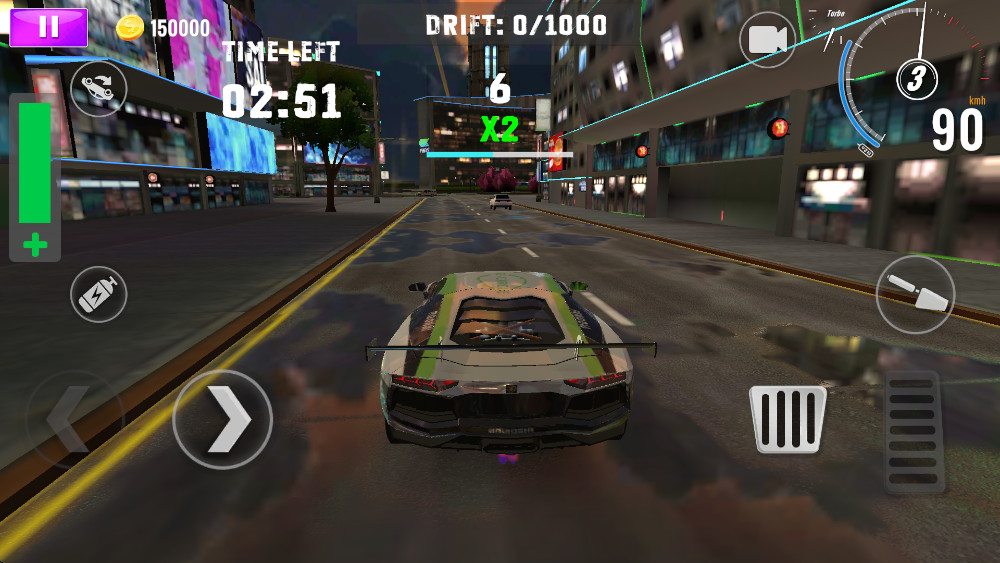Pull the handbrake lever button

click(915, 295)
